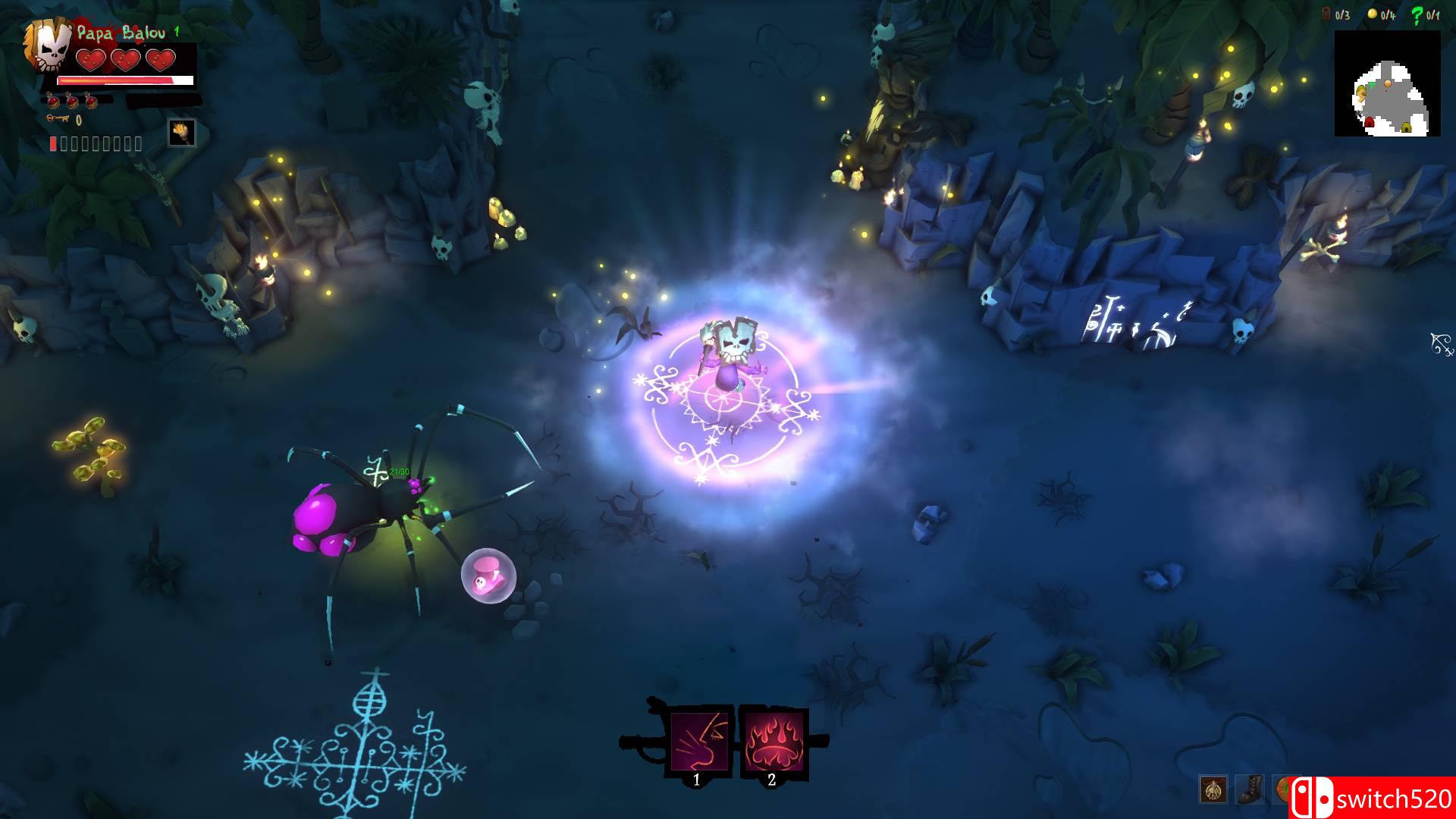1456x819 pixels.
Task: Click the first health potion icon
Action: pyautogui.click(x=53, y=102)
